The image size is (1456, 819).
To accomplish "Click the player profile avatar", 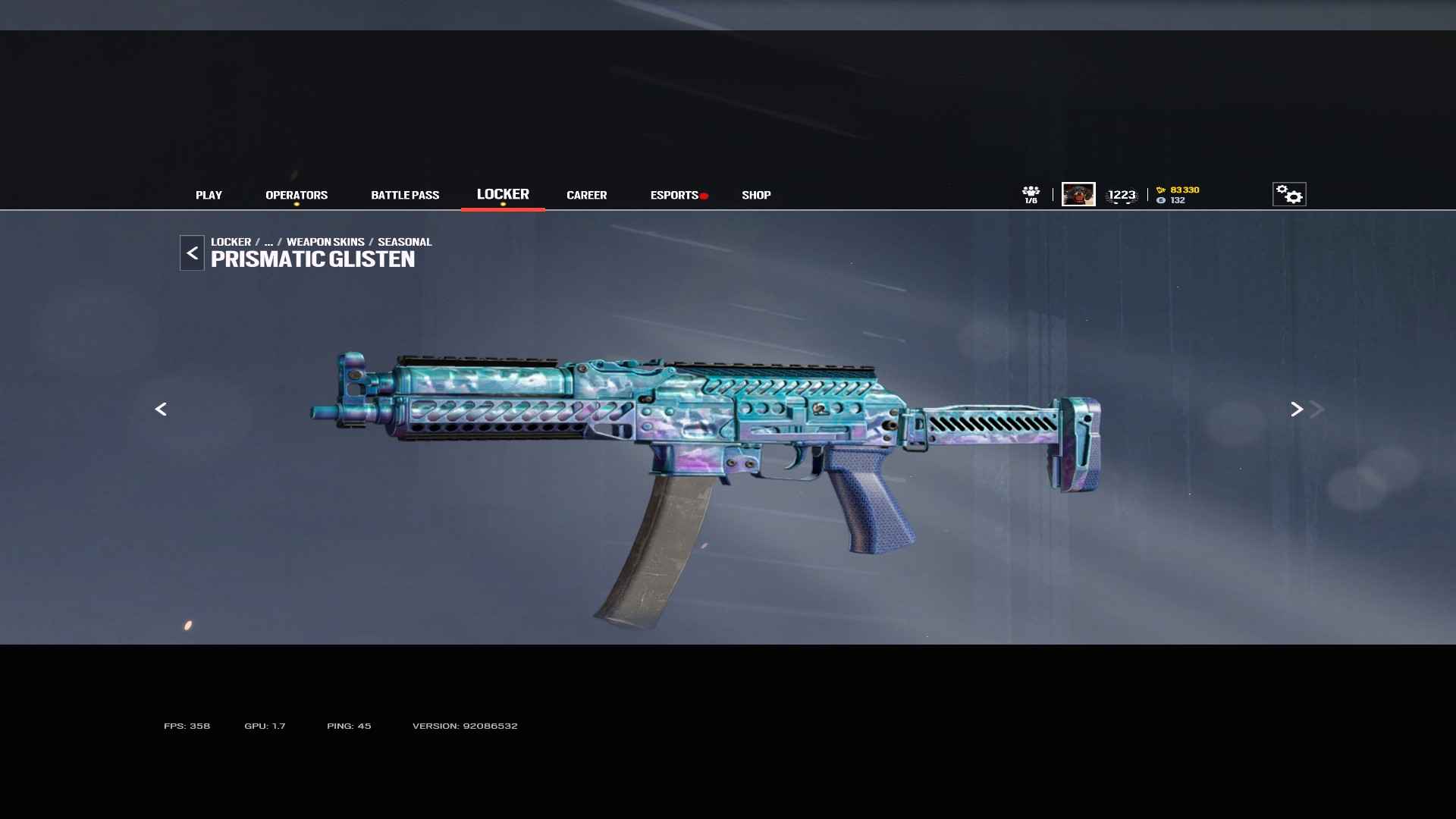I will coord(1078,194).
